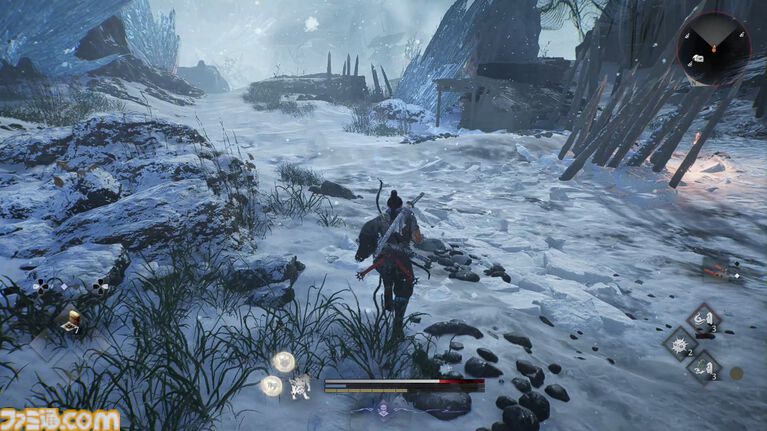The height and width of the screenshot is (431, 767).
Task: Click the white tiger divine beast icon
Action: pyautogui.click(x=298, y=386)
